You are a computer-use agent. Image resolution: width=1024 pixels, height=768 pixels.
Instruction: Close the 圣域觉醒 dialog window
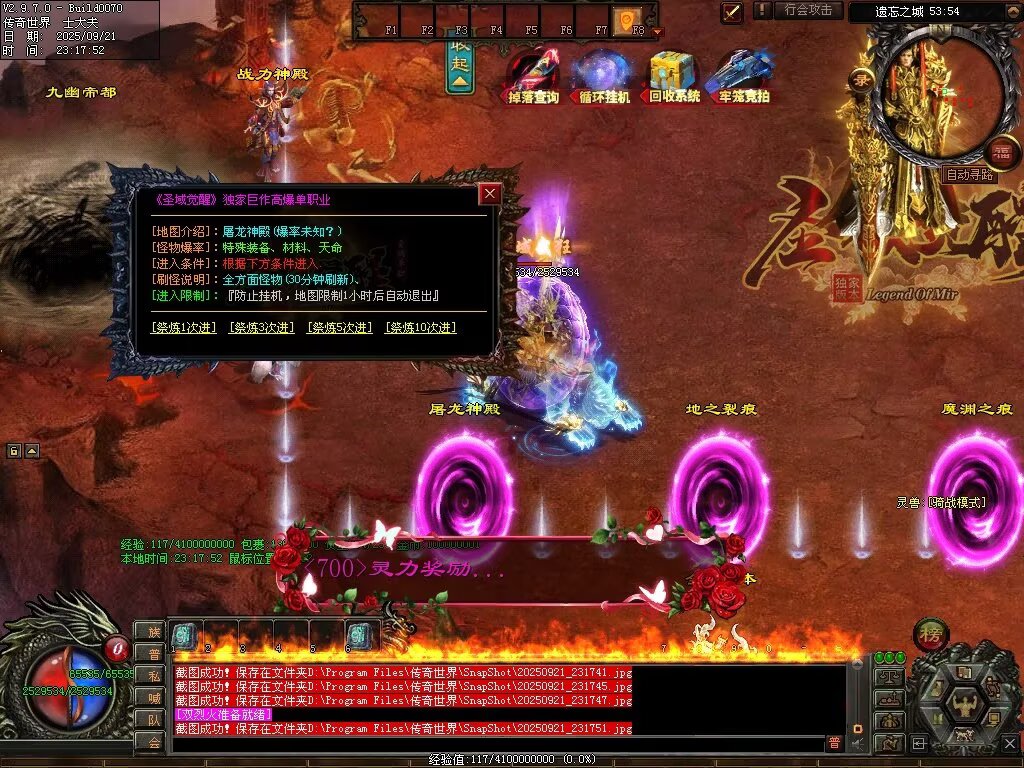[x=490, y=194]
